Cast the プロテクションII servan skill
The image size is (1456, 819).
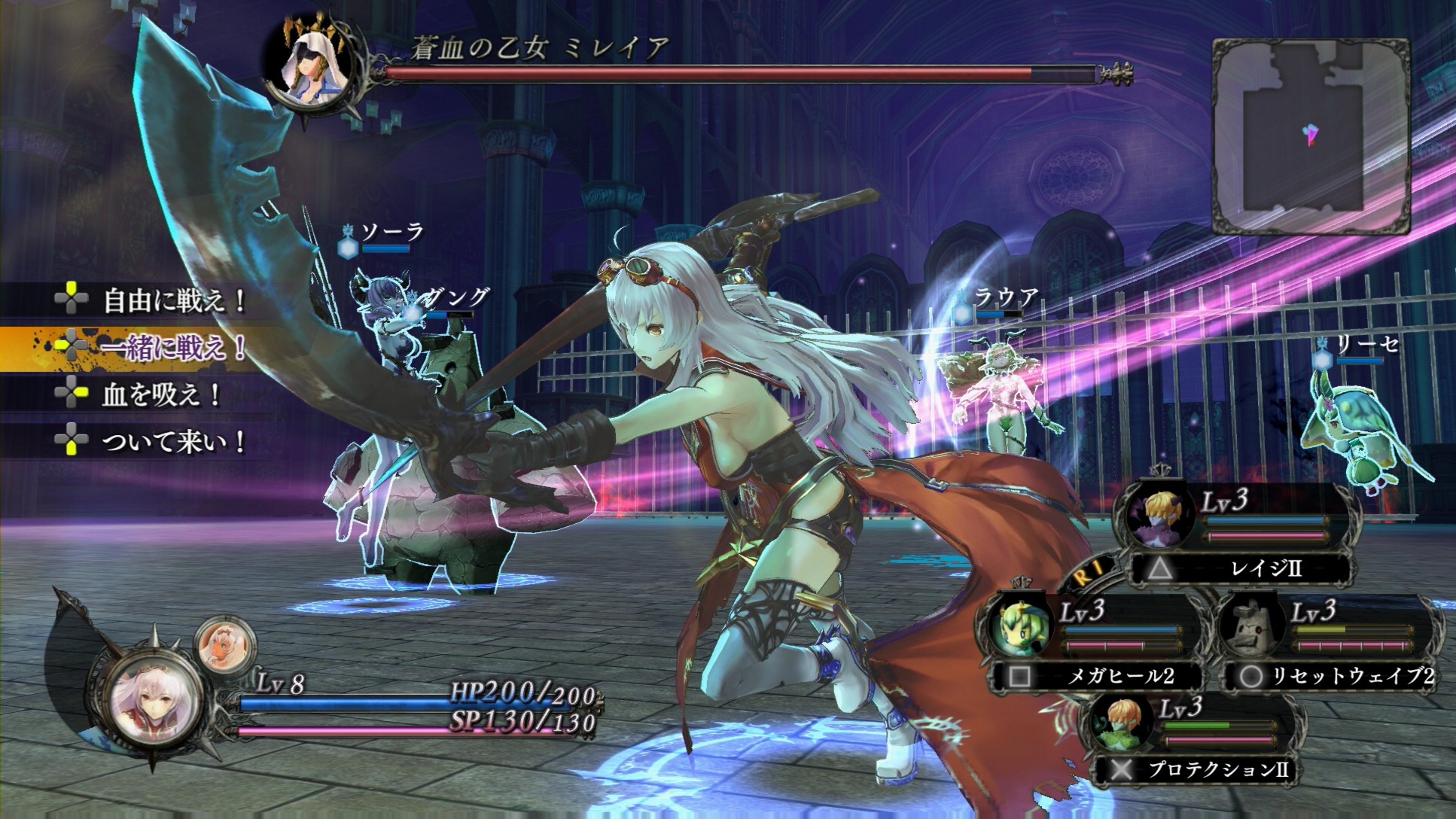(1197, 769)
